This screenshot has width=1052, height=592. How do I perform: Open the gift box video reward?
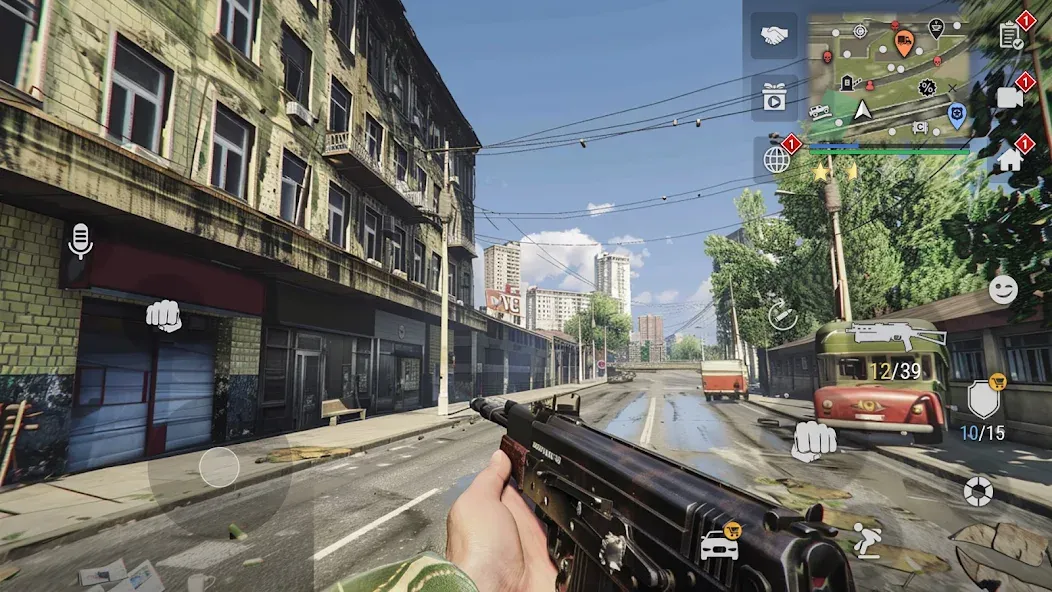point(774,97)
